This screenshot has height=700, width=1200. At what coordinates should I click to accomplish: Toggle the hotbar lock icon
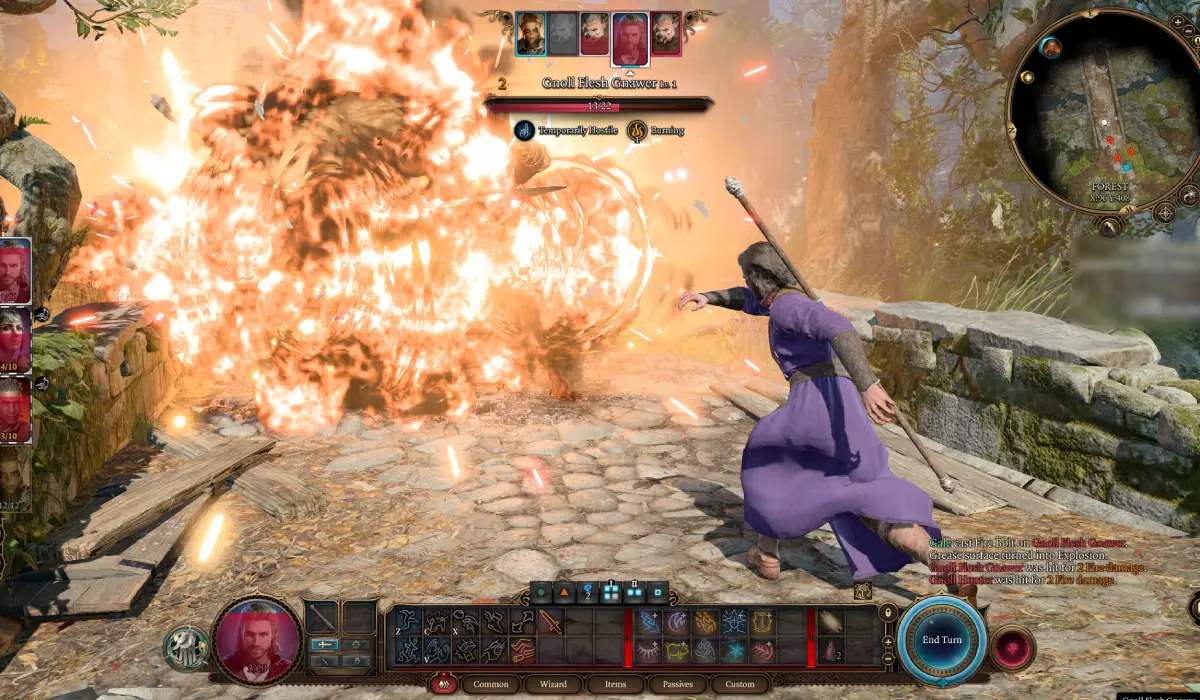[886, 612]
